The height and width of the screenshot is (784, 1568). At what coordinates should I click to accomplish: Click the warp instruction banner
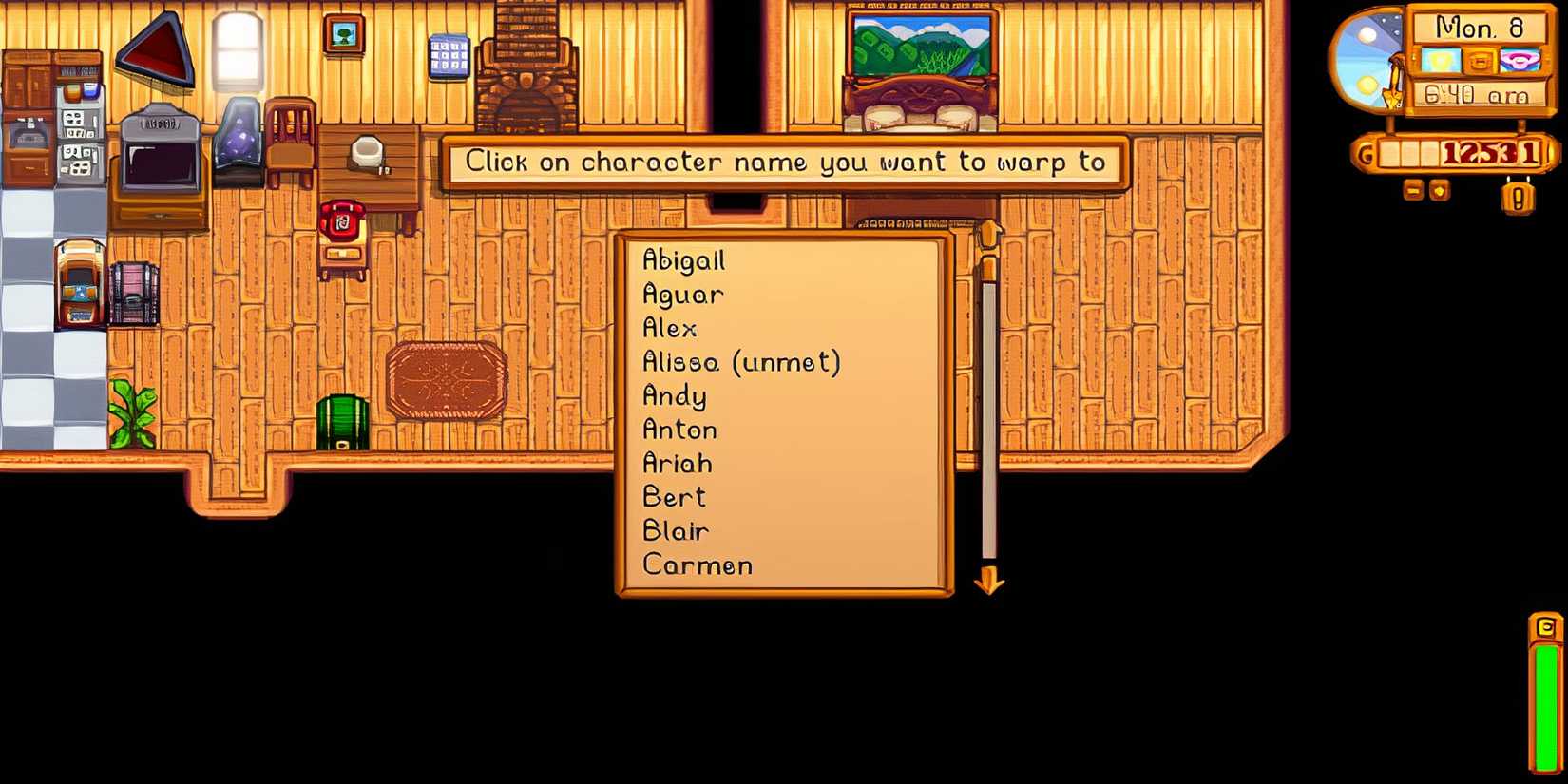pyautogui.click(x=787, y=163)
